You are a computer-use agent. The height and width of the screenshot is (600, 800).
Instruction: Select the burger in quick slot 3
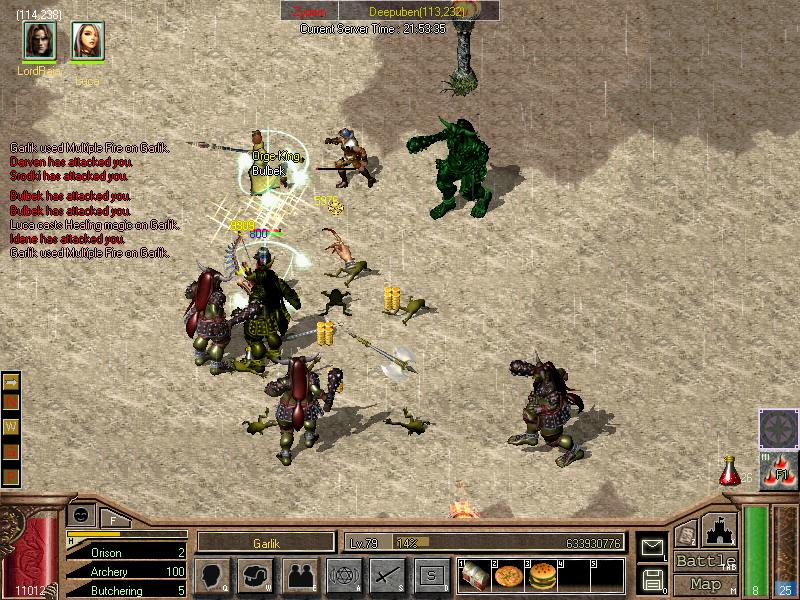[x=541, y=576]
